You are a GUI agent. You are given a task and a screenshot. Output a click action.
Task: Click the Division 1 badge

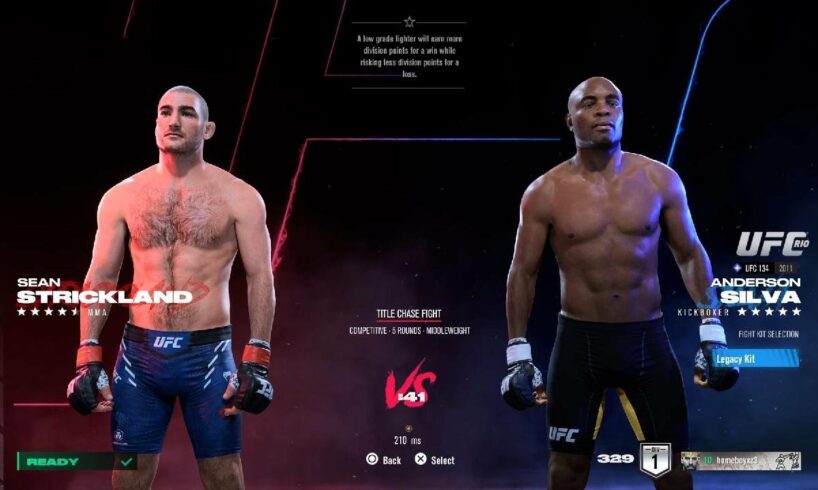tap(653, 459)
